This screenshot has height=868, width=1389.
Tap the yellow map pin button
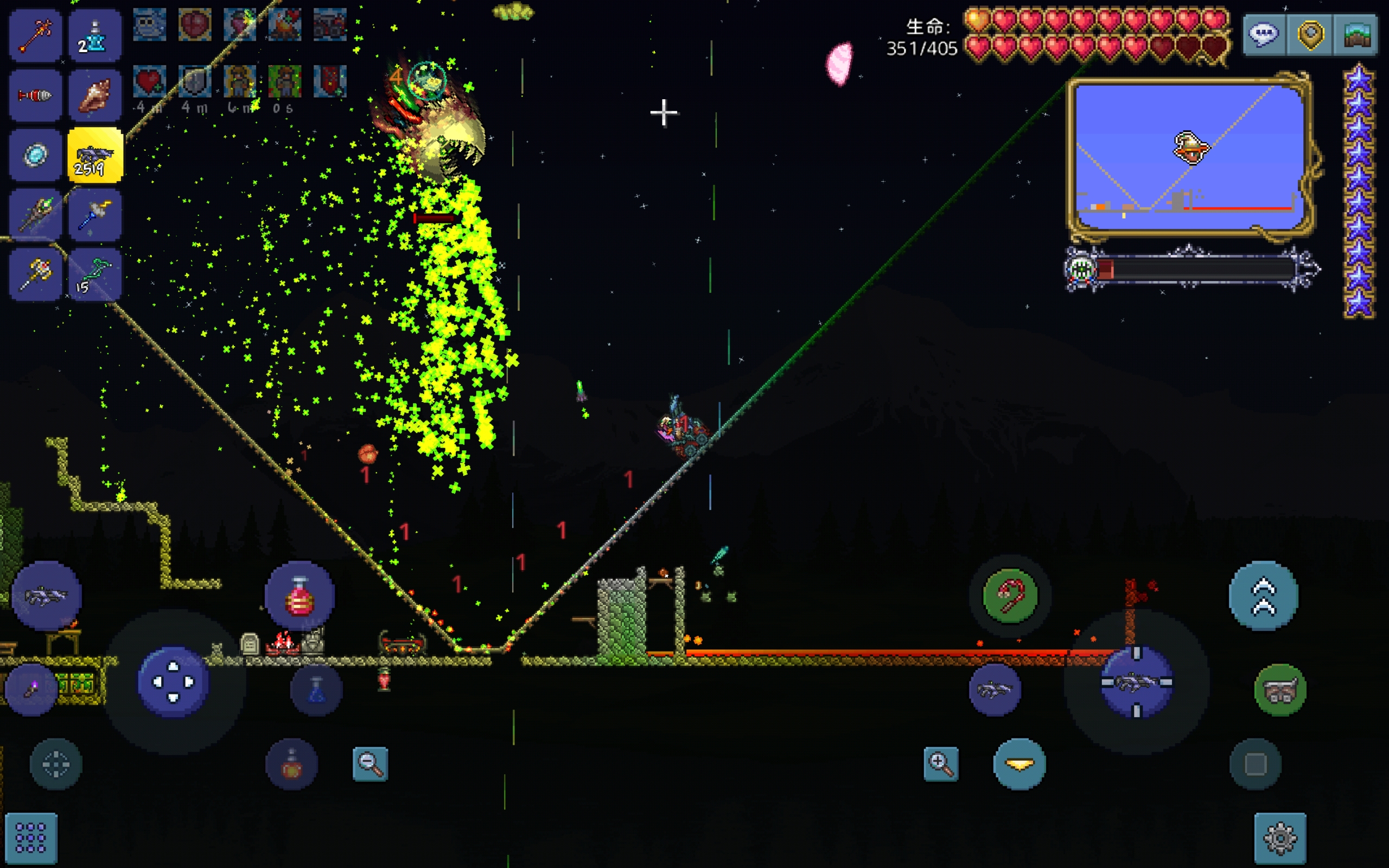[x=1310, y=34]
